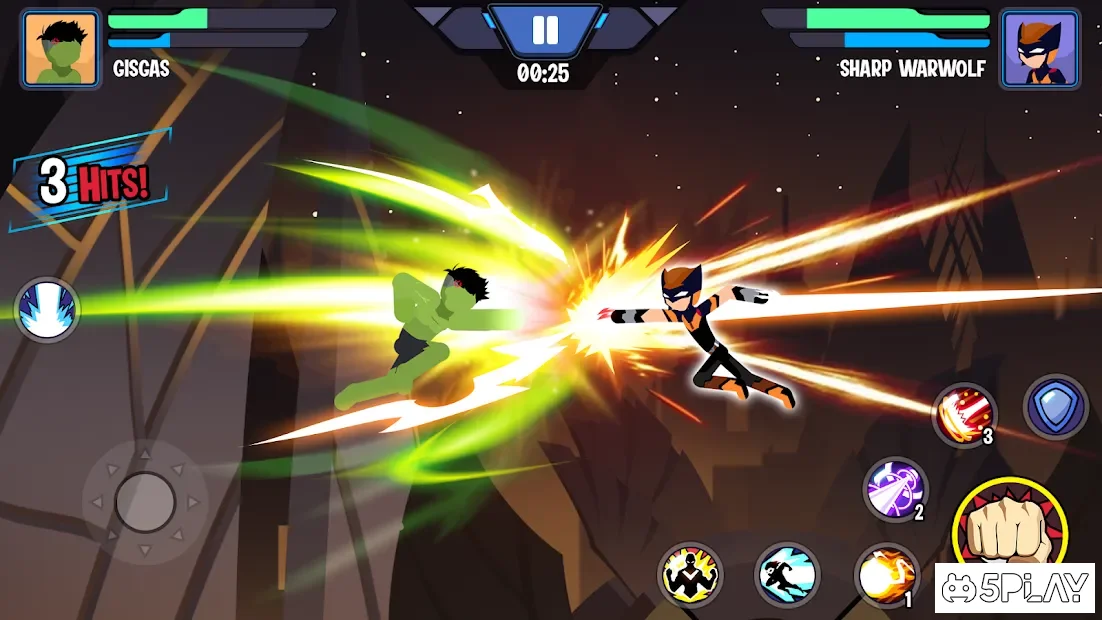
Task: Pause the fight with the pause button
Action: pyautogui.click(x=545, y=30)
